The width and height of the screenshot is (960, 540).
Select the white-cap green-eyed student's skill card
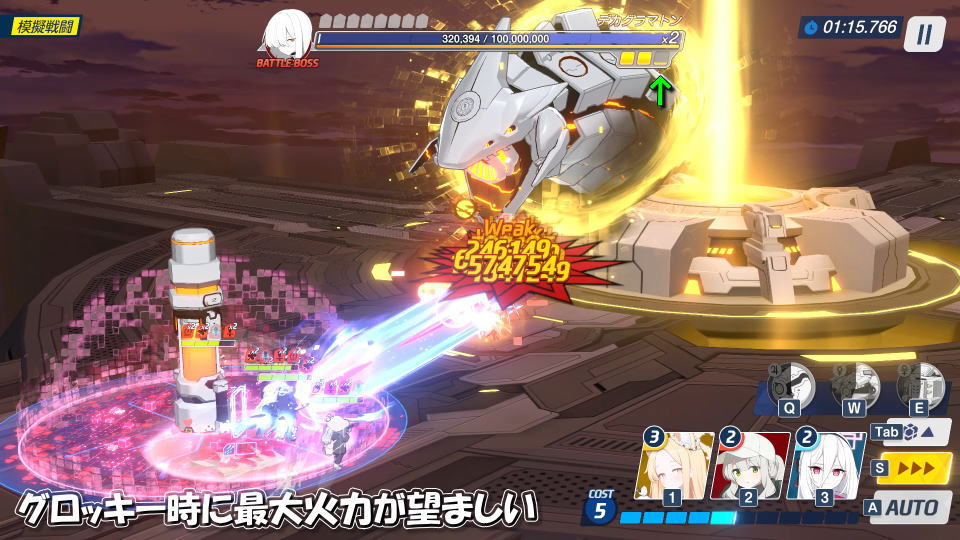747,466
